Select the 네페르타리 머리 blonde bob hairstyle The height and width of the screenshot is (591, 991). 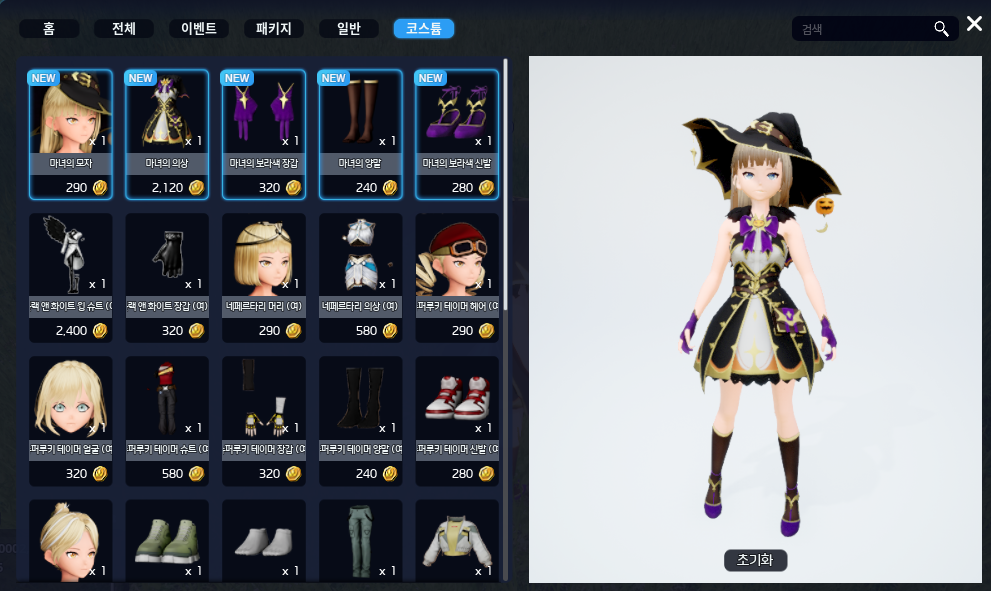263,276
